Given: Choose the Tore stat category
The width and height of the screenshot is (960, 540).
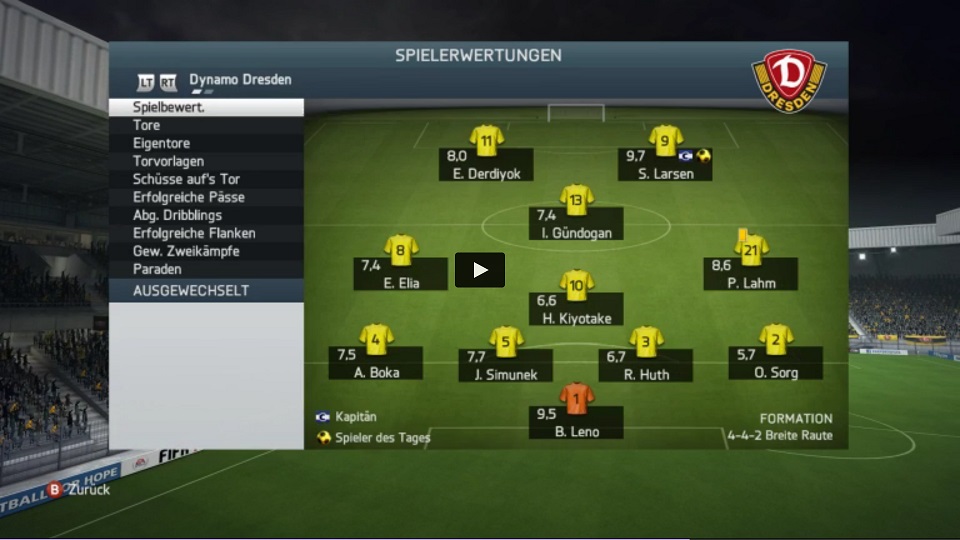Looking at the screenshot, I should pos(205,125).
